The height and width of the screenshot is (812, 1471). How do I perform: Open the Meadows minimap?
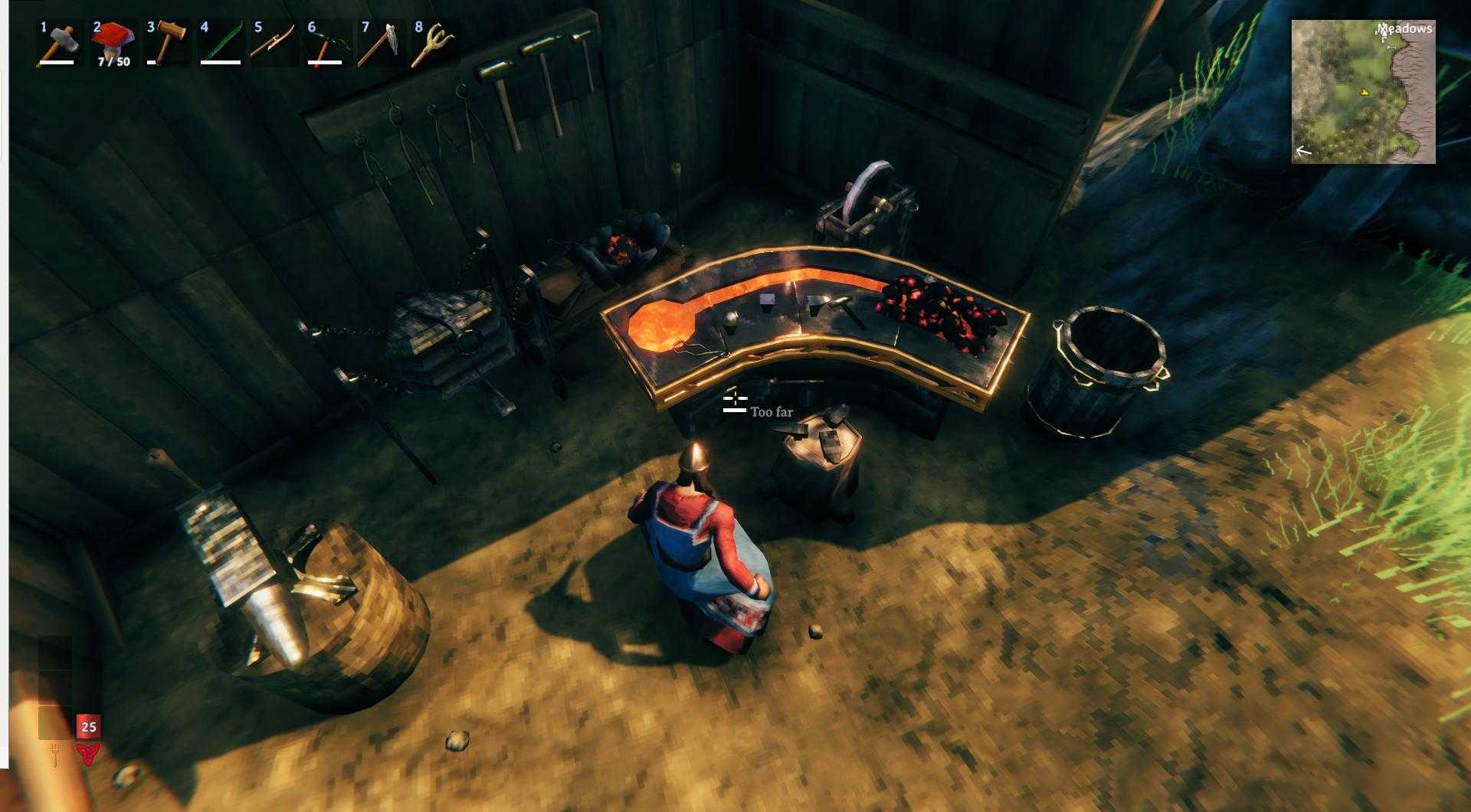coord(1363,92)
